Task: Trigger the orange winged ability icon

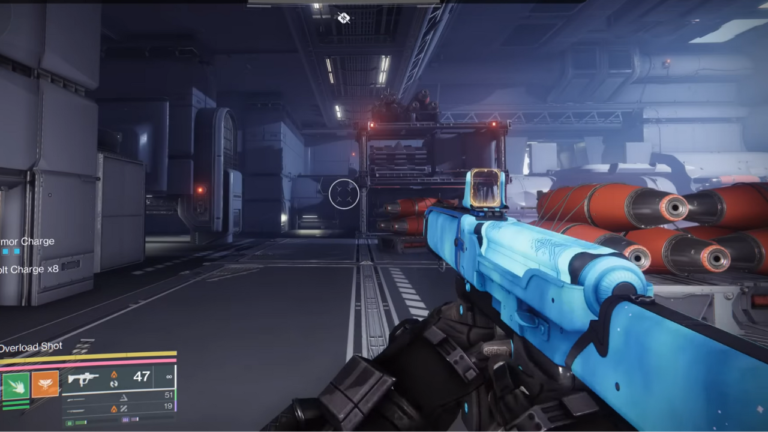Action: (x=47, y=386)
